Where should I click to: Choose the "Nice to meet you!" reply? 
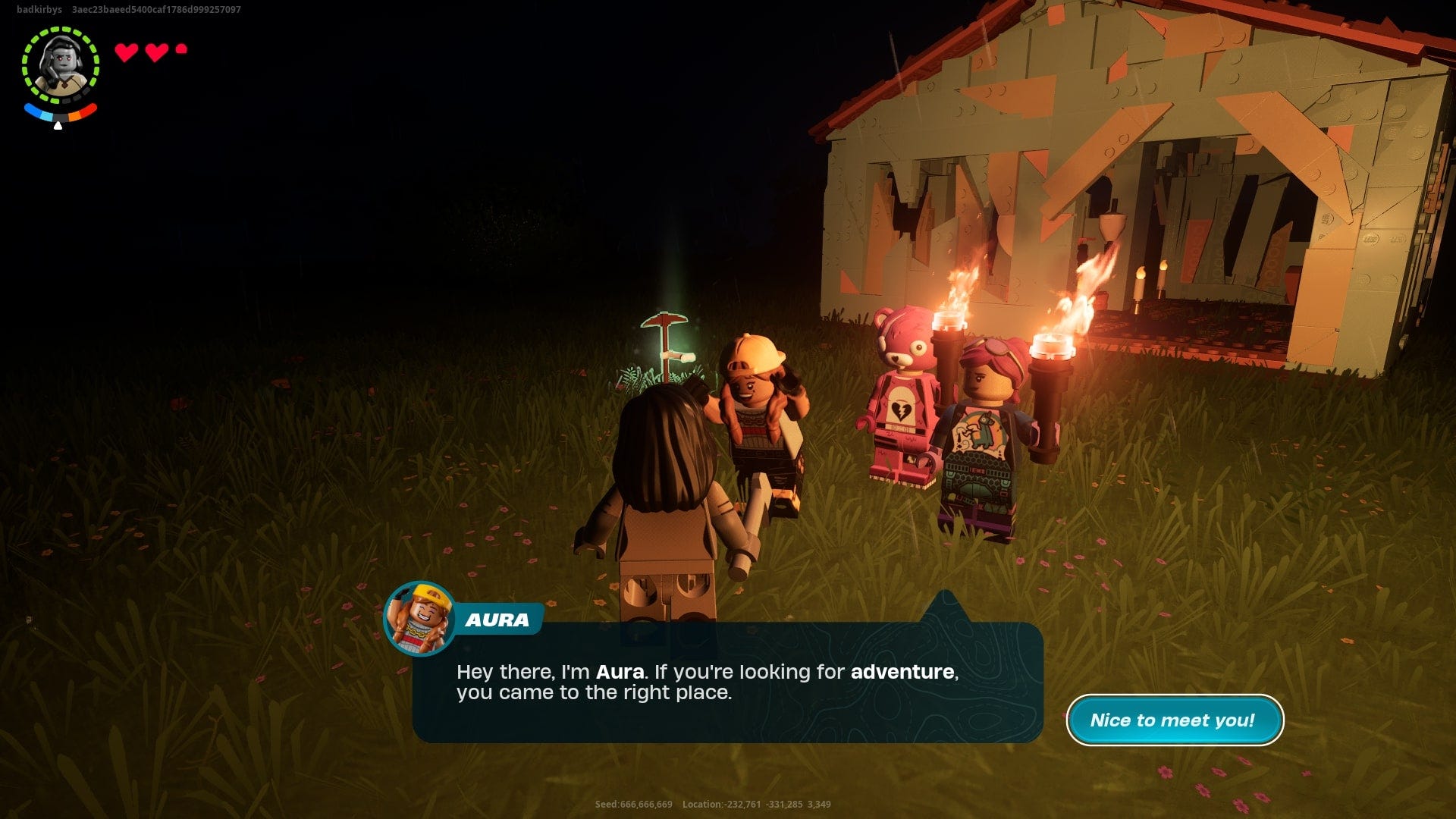[1174, 720]
